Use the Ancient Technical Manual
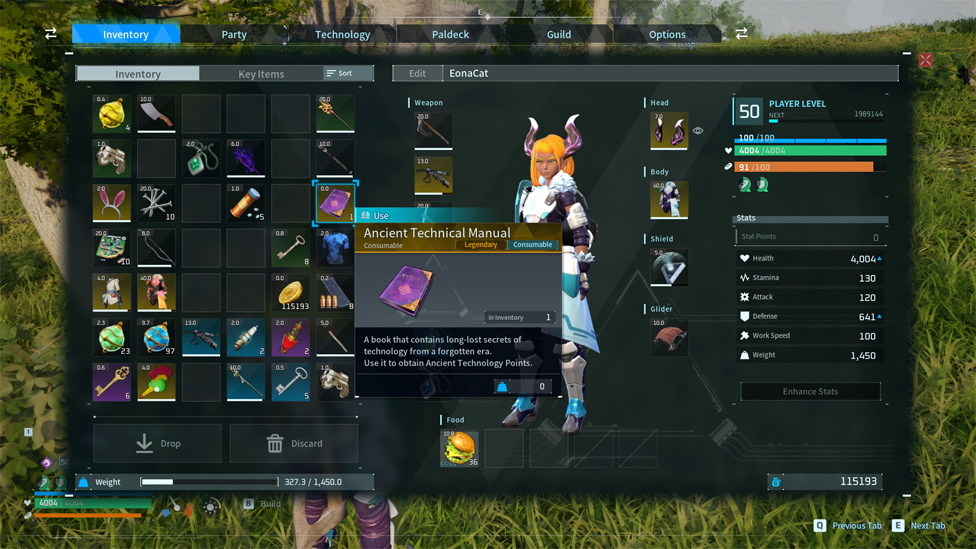Viewport: 976px width, 549px height. pos(380,216)
